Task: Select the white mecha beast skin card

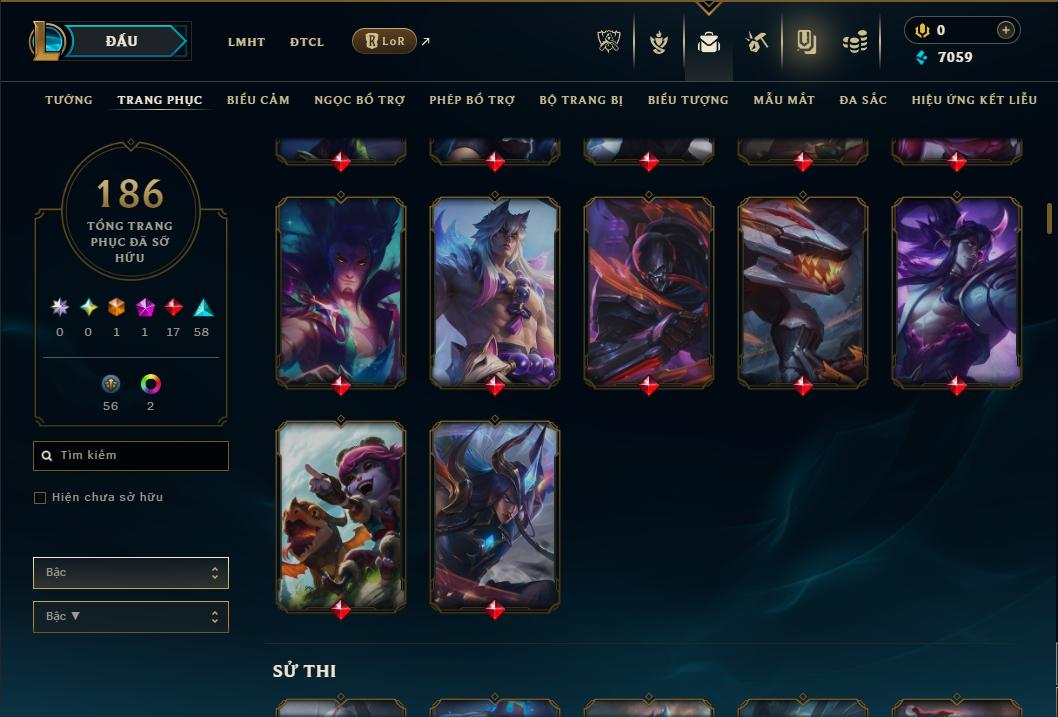Action: (x=803, y=290)
